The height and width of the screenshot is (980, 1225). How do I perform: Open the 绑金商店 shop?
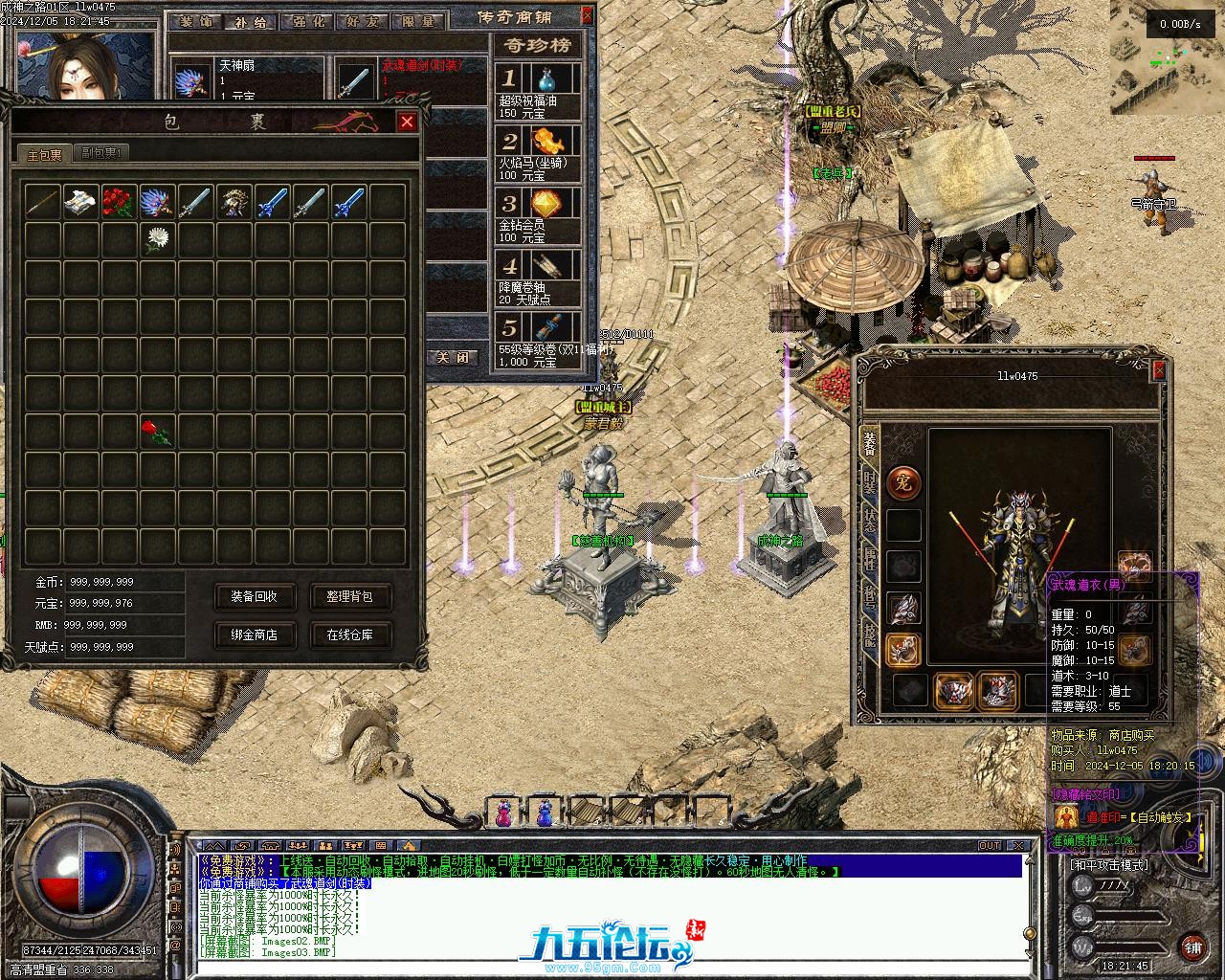[254, 635]
